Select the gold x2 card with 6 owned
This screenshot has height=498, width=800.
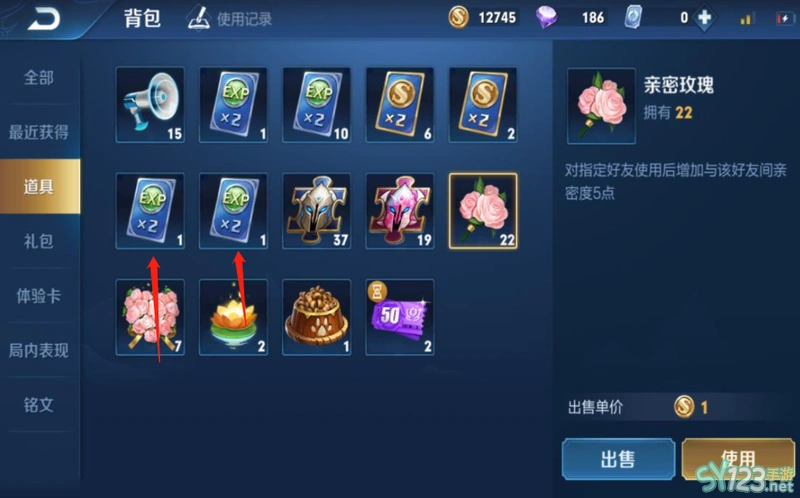399,101
